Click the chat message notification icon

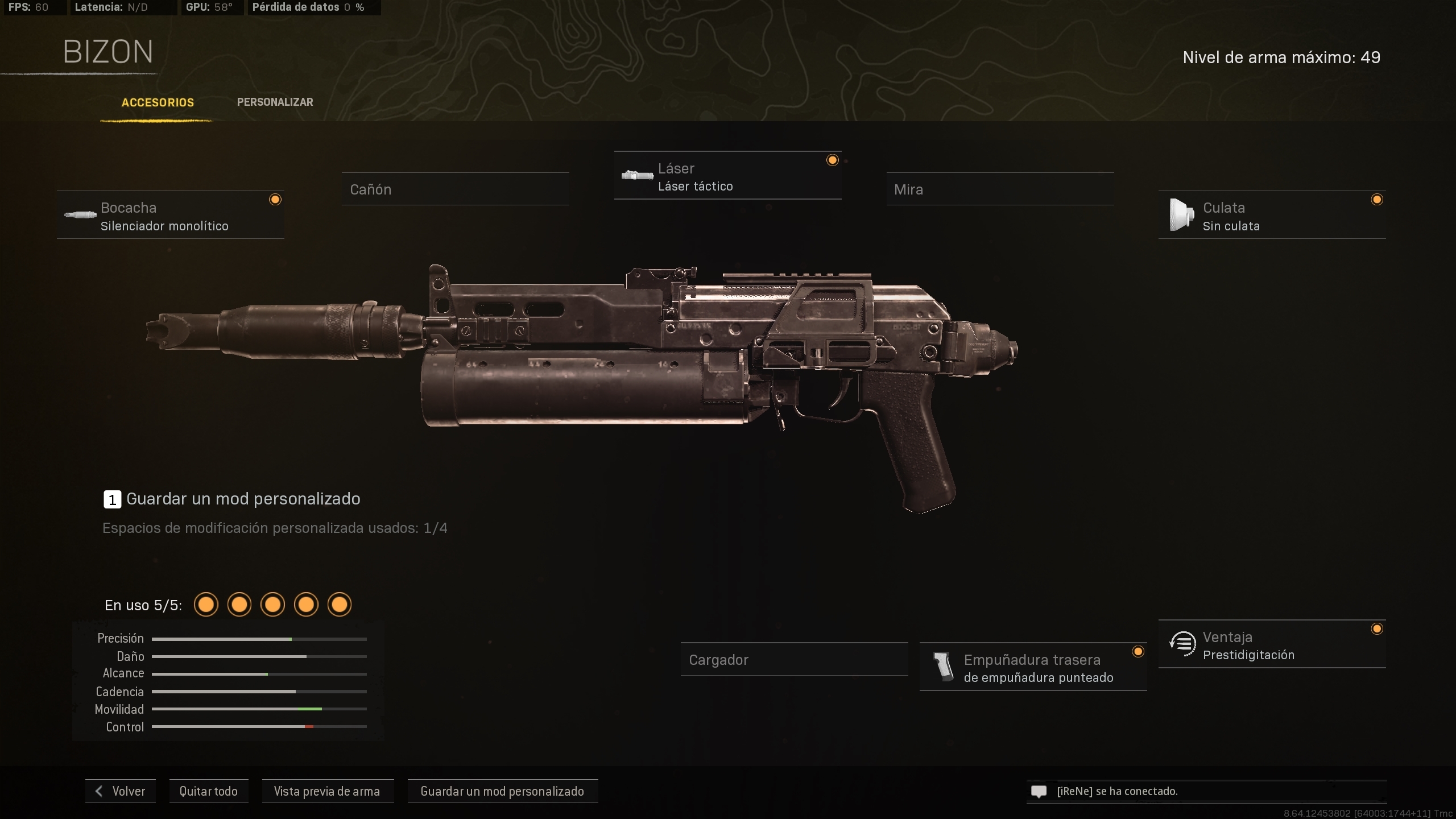1039,791
